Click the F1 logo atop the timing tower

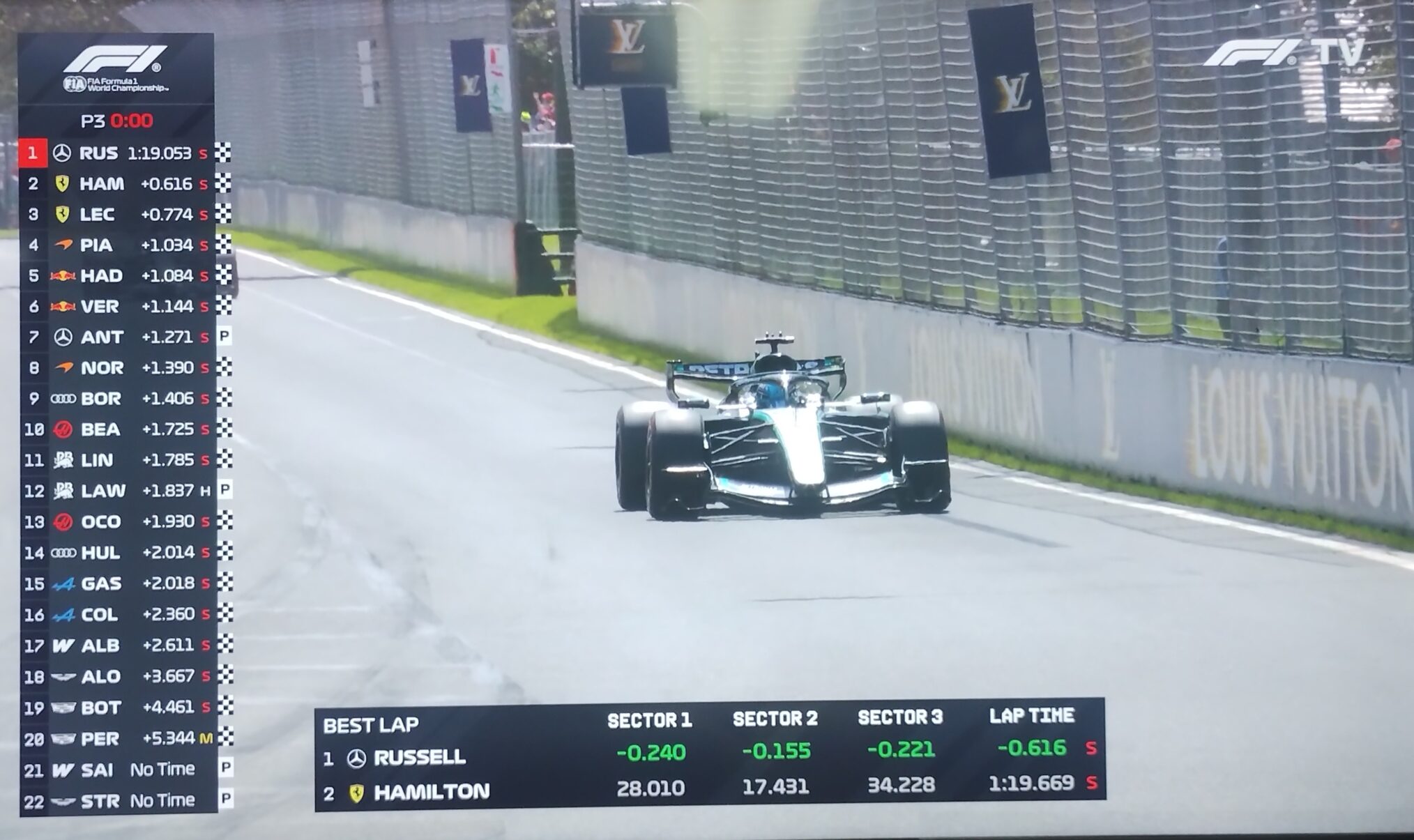(x=116, y=60)
